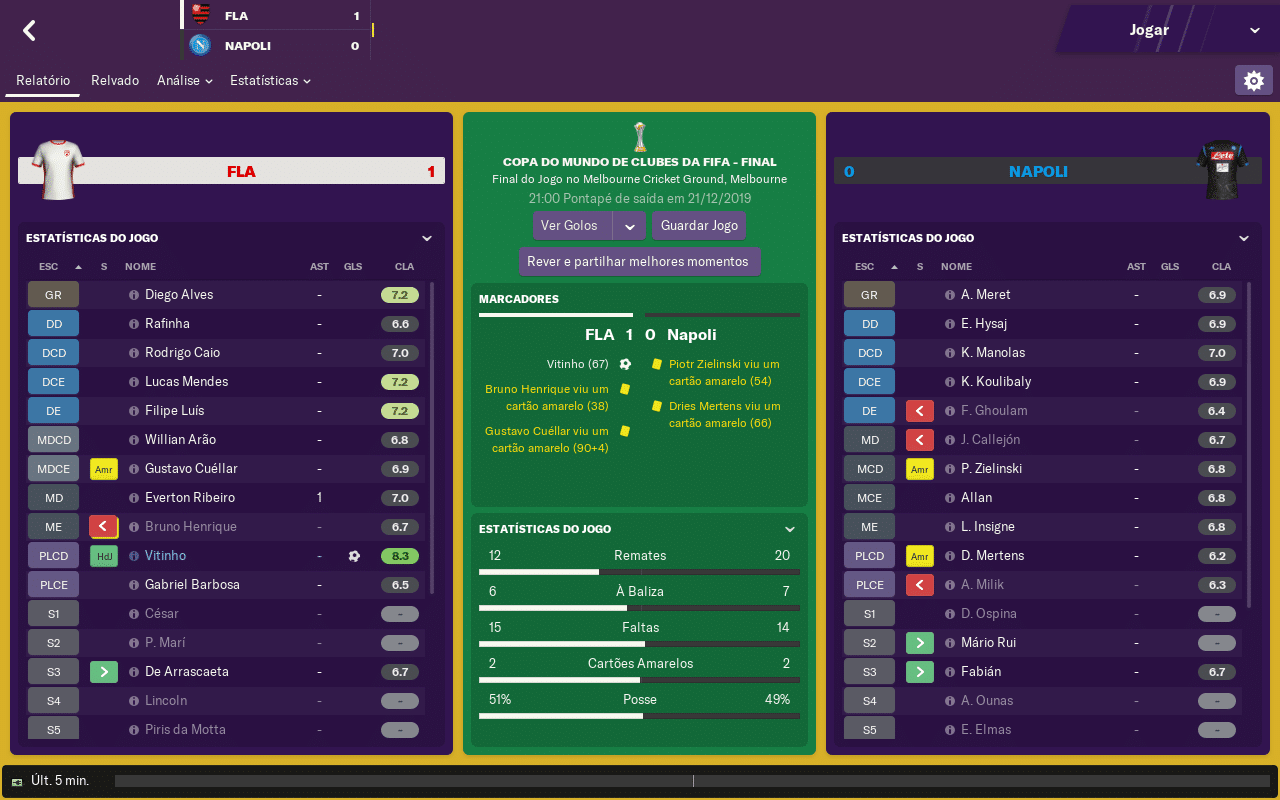Open the gear settings button
Image resolution: width=1280 pixels, height=800 pixels.
[x=1253, y=81]
